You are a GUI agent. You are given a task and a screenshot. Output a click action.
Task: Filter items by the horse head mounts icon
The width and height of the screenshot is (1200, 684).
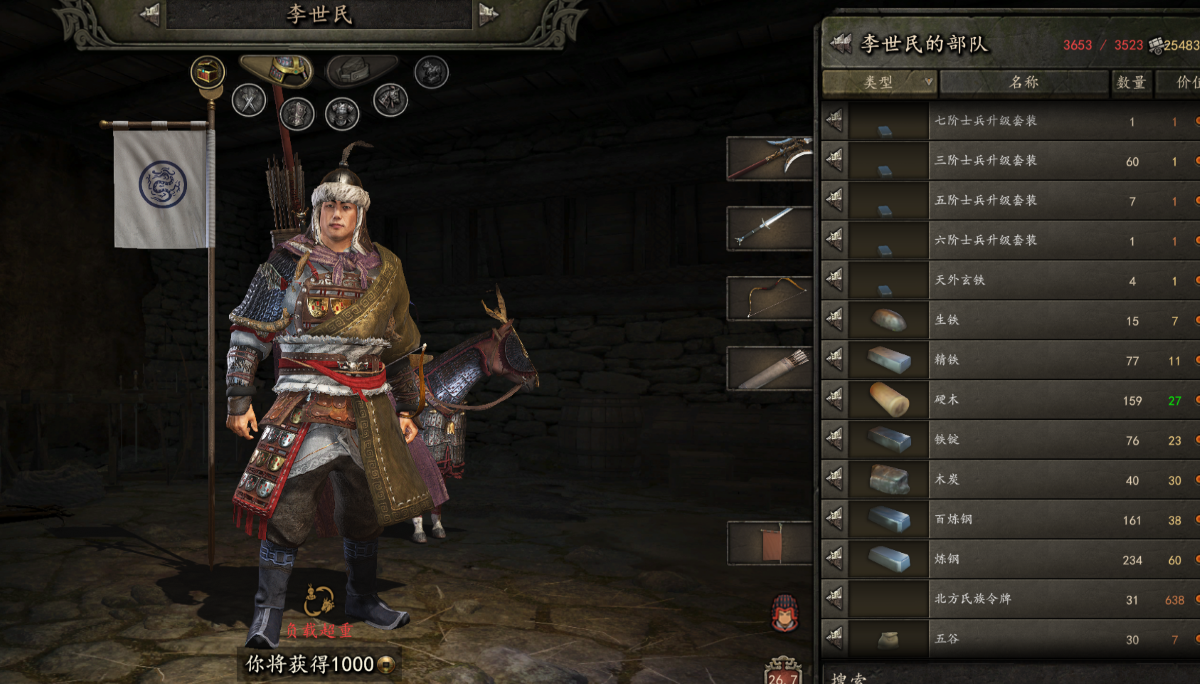click(x=390, y=98)
